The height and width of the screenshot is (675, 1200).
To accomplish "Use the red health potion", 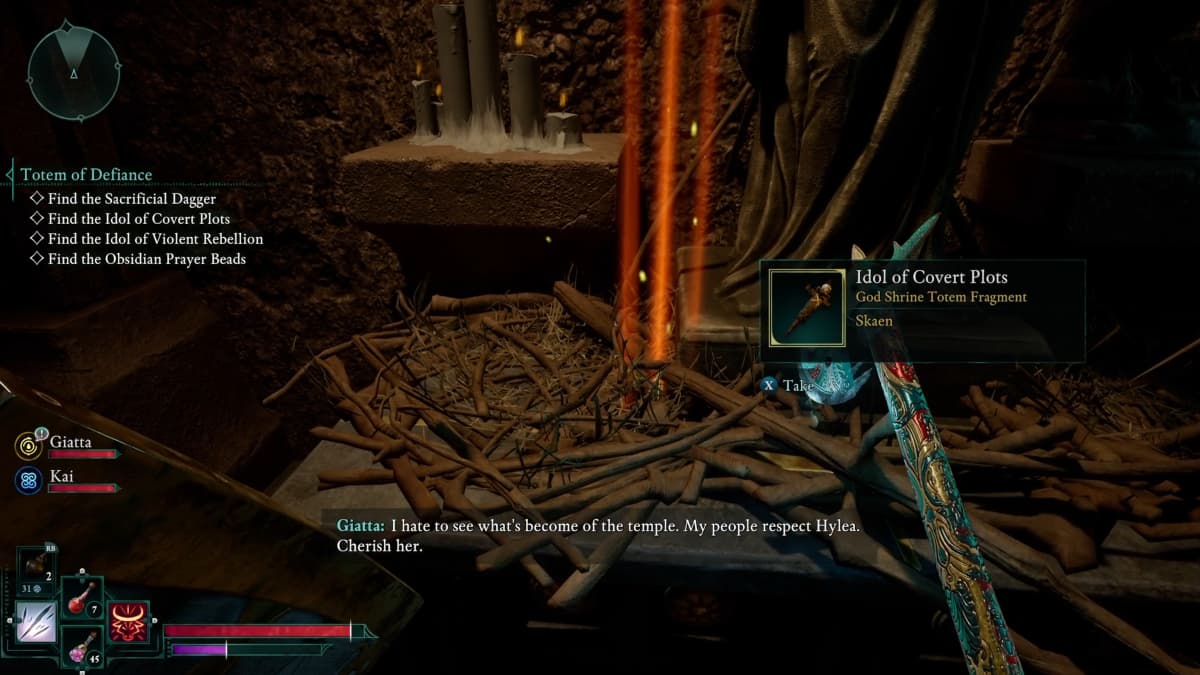I will click(x=81, y=602).
